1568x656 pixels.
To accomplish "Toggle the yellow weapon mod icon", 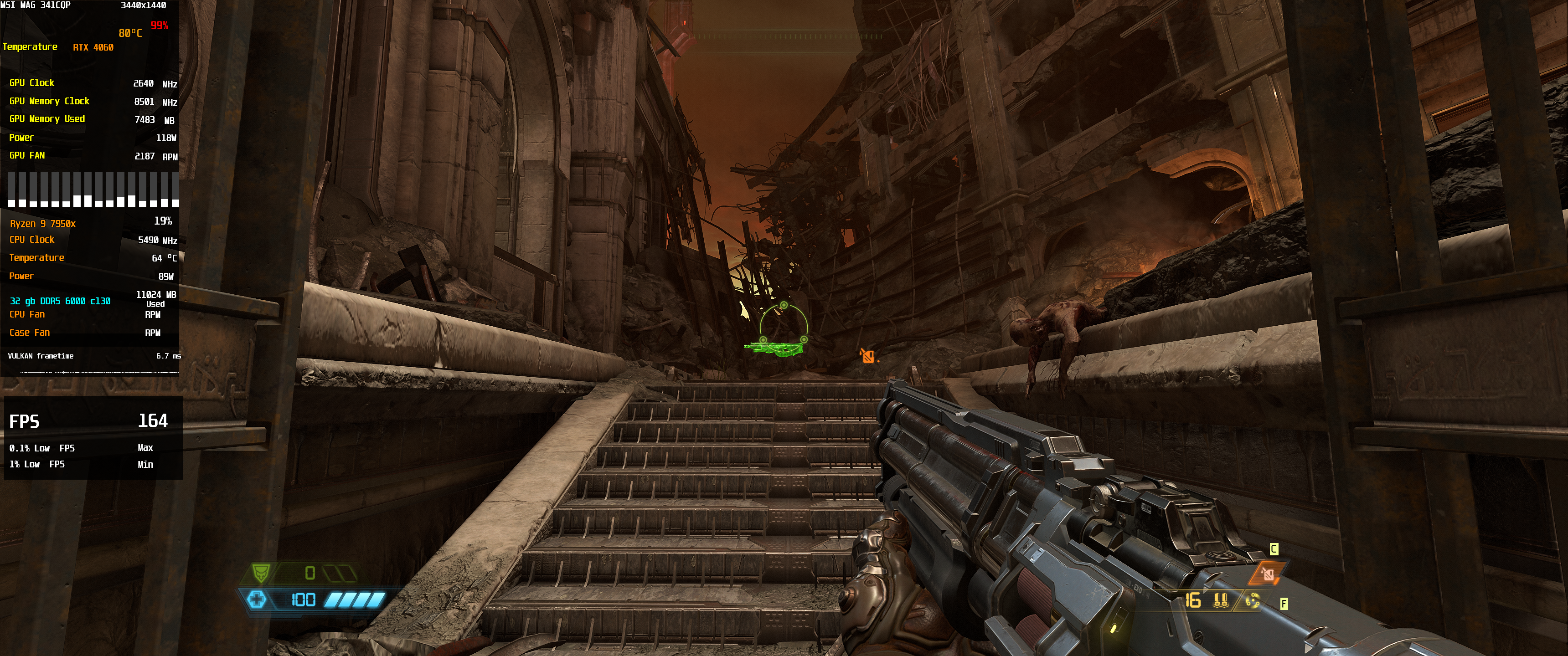I will pyautogui.click(x=1252, y=601).
